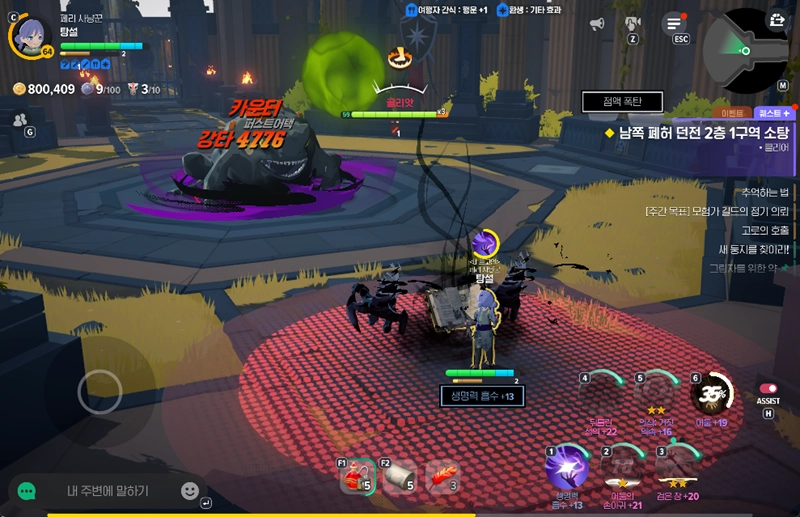Toggle the ASSIST switch
The height and width of the screenshot is (517, 800).
coord(768,389)
